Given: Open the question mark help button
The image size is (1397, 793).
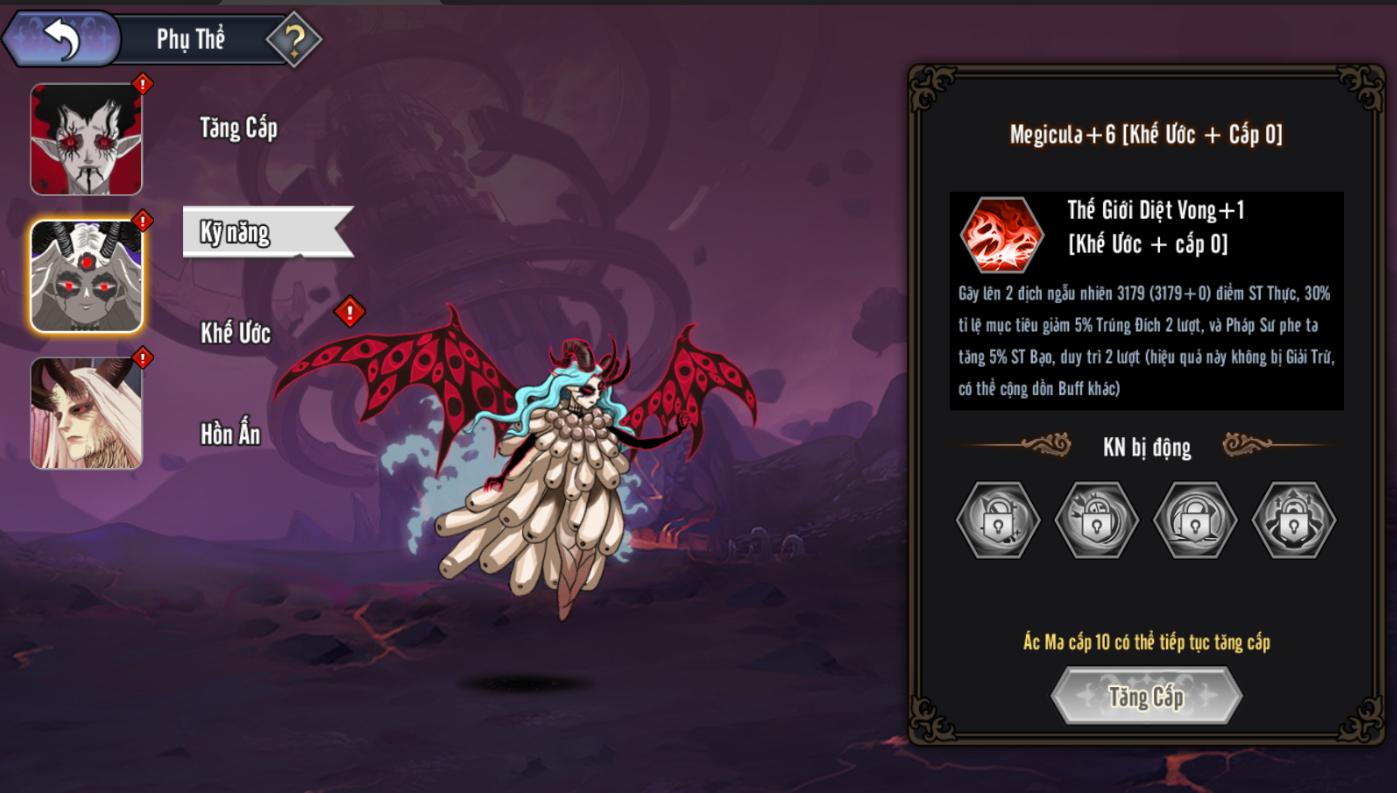Looking at the screenshot, I should point(294,40).
